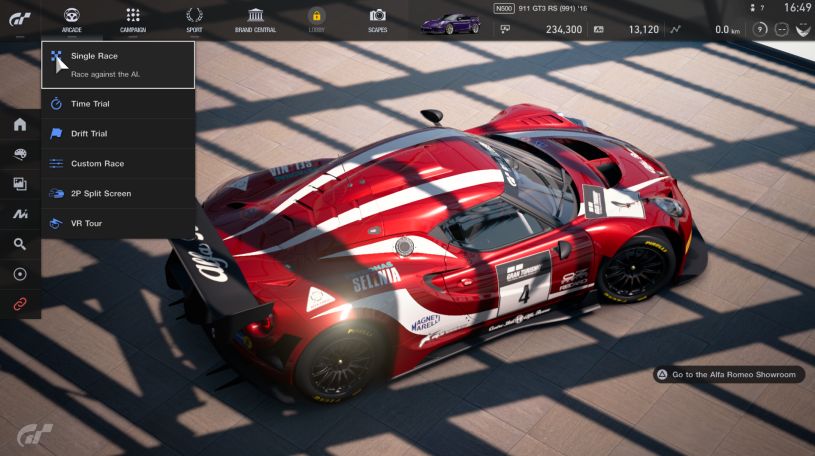Open the photo gallery sidebar icon
This screenshot has height=456, width=815.
click(20, 184)
